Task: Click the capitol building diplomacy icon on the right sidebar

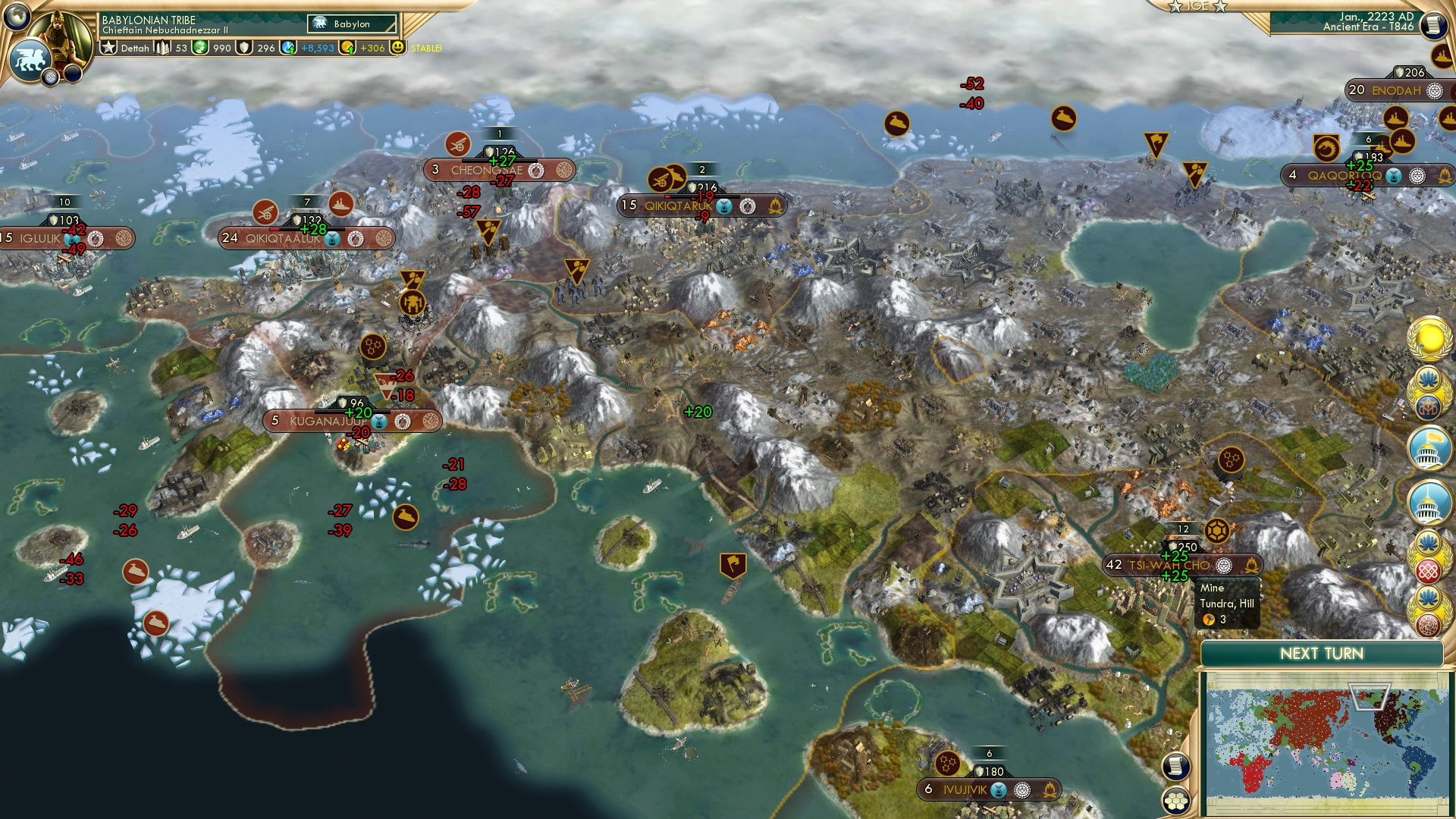Action: tap(1428, 447)
